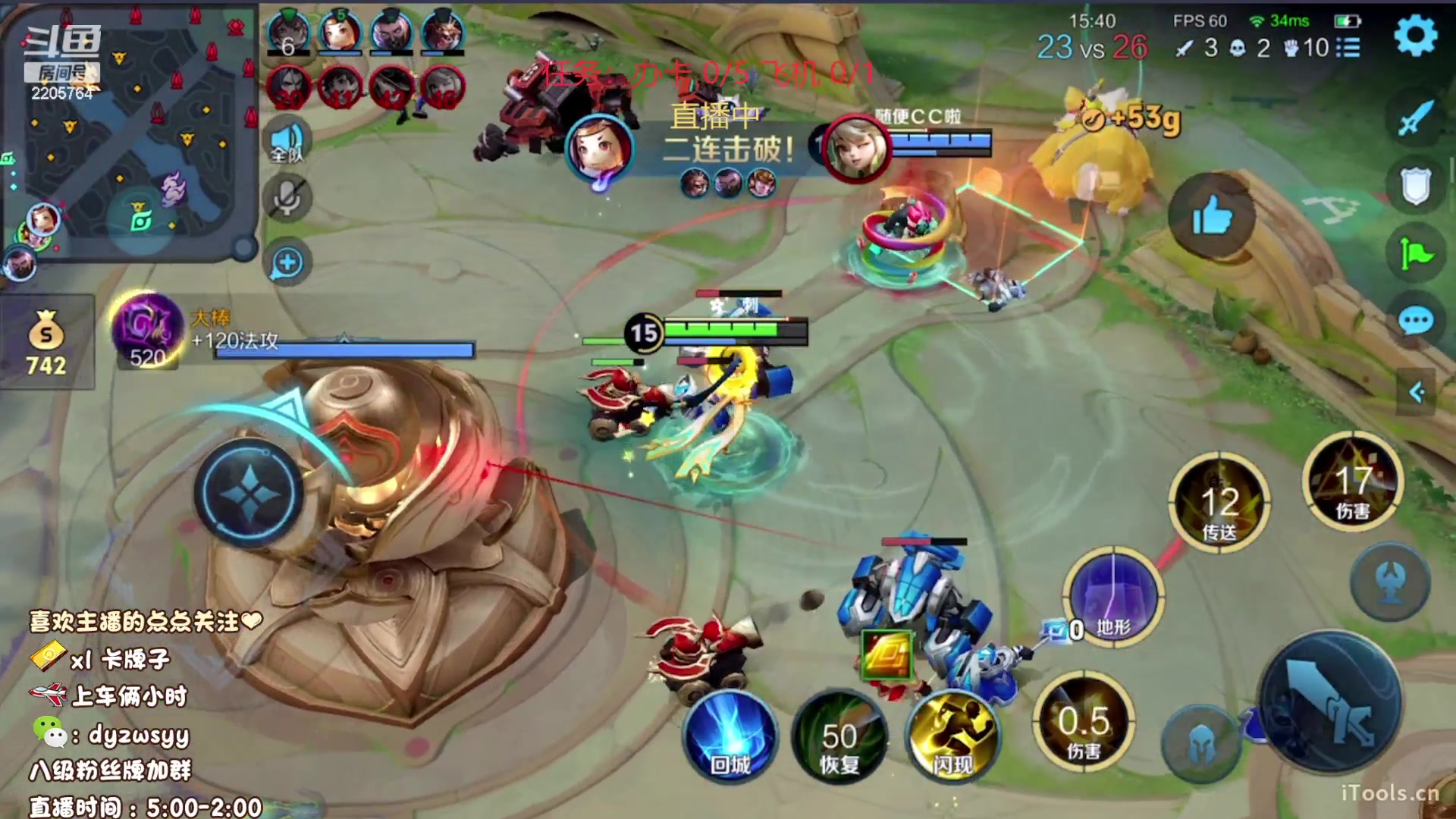Open the shop via gold coin bag
Screen dimensions: 1456x819
click(x=46, y=343)
